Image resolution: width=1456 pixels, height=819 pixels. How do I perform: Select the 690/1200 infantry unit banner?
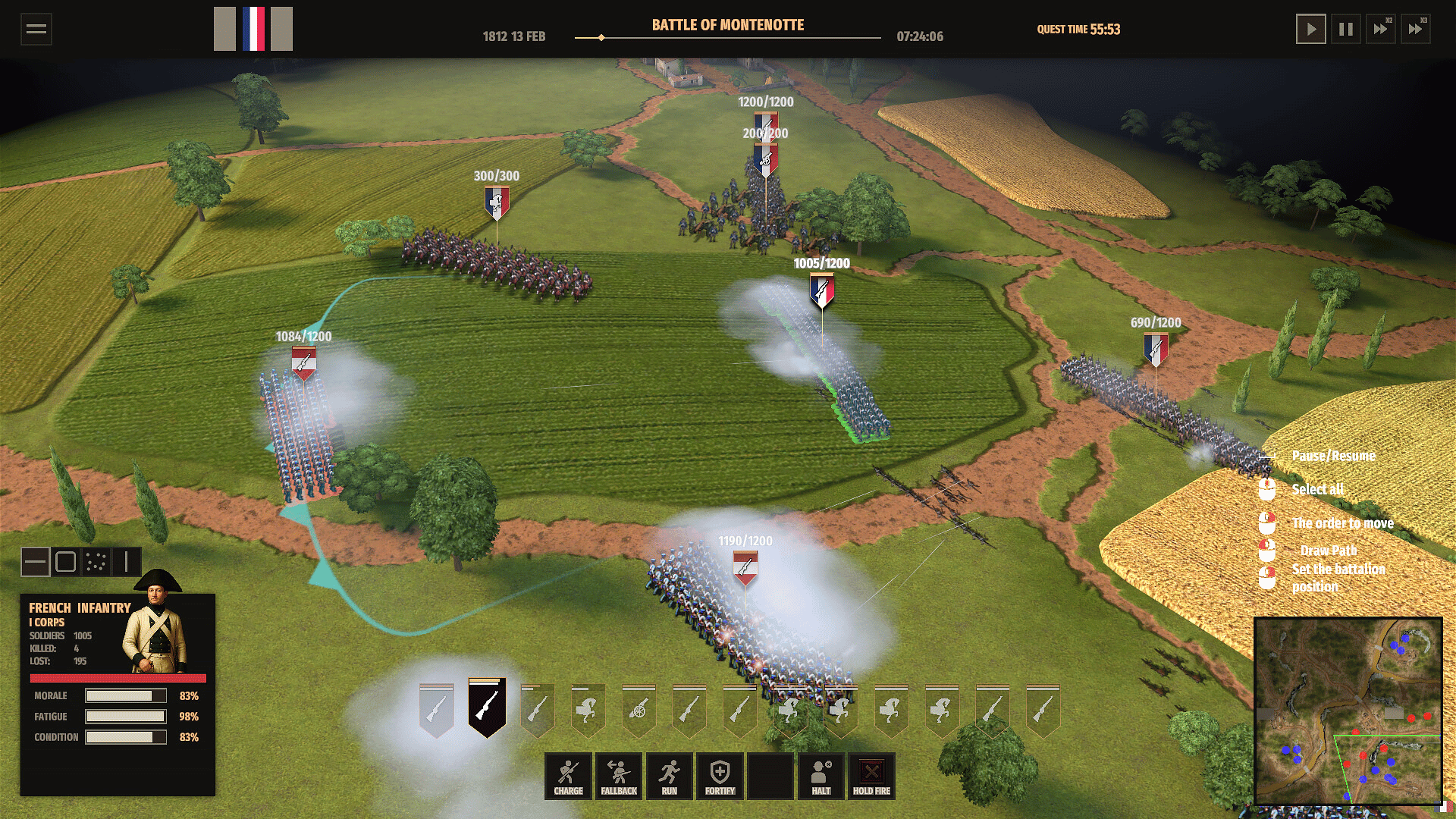pyautogui.click(x=1156, y=349)
